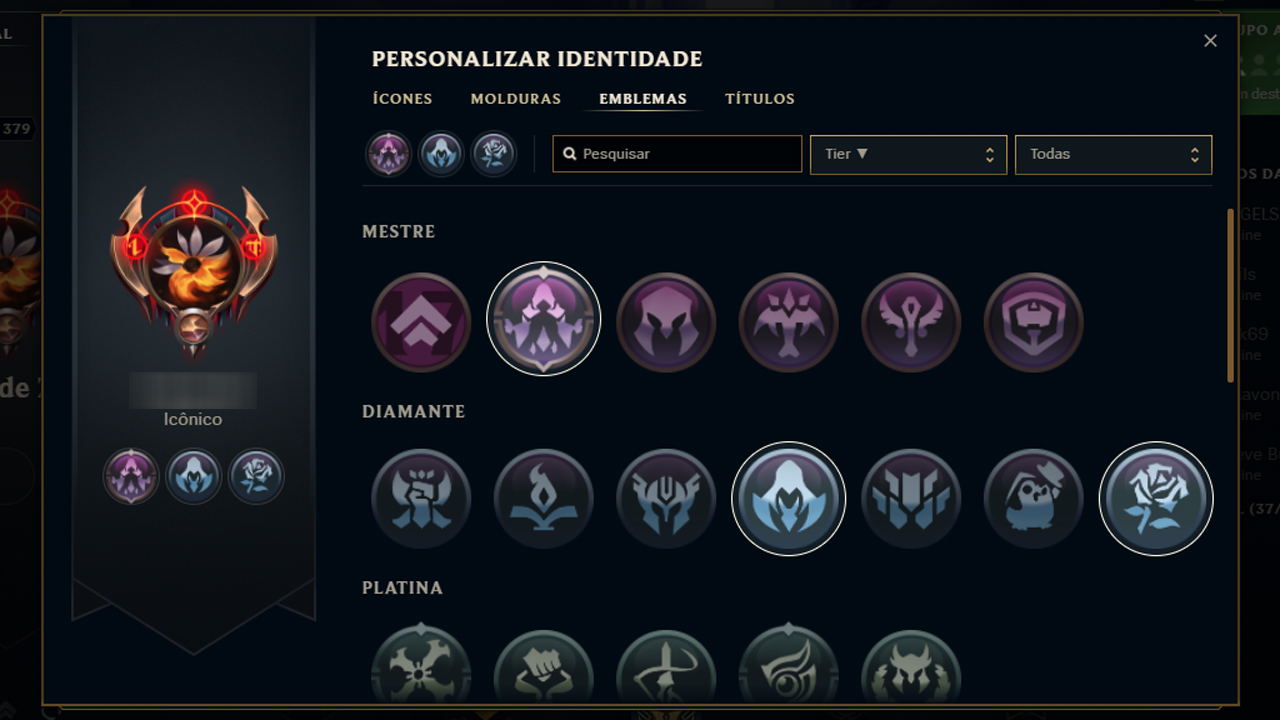
Task: Open the TÍTULOS tab
Action: [759, 98]
